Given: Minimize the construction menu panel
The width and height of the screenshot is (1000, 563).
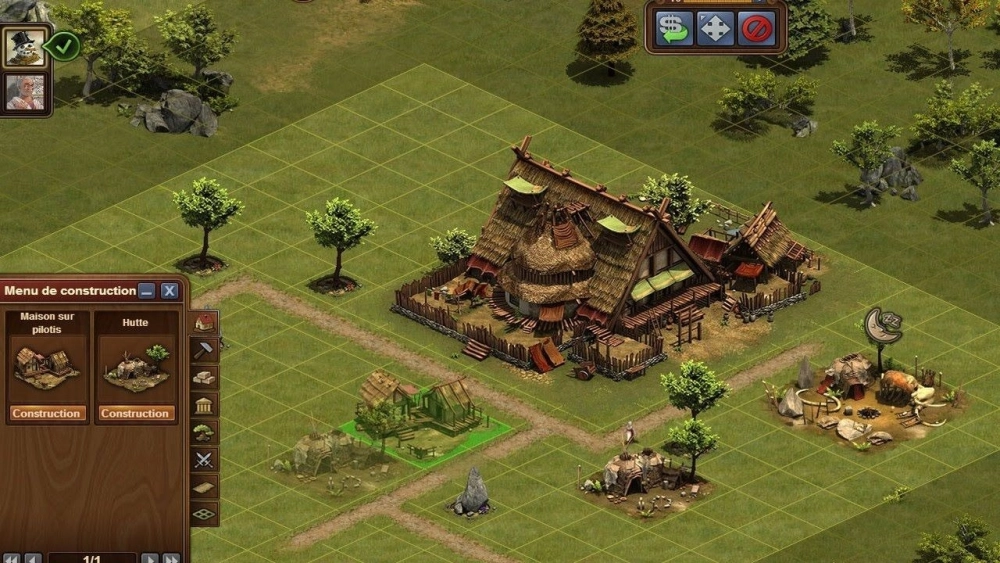Looking at the screenshot, I should (x=147, y=291).
